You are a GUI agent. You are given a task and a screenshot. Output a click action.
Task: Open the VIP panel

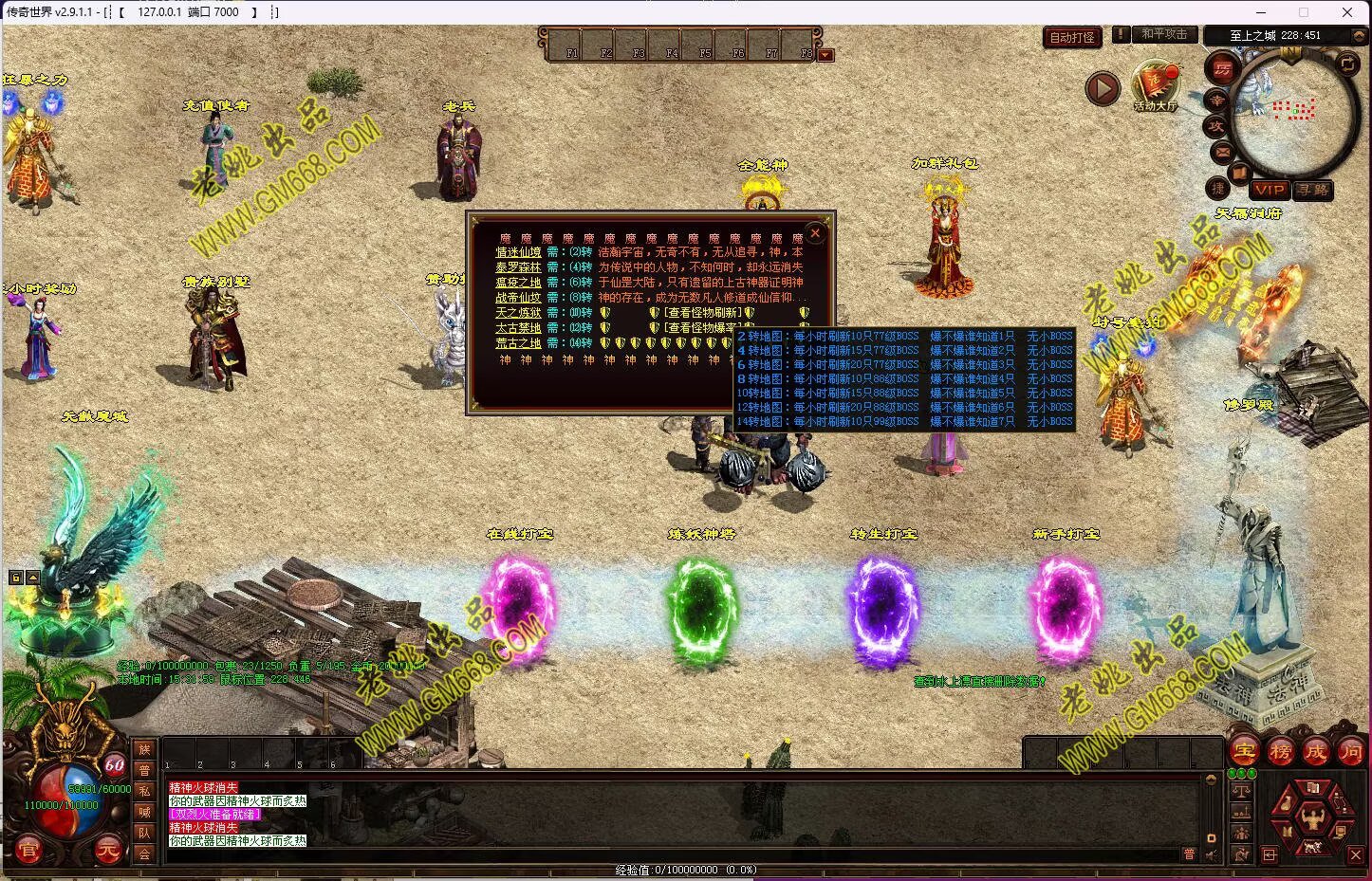point(1269,190)
